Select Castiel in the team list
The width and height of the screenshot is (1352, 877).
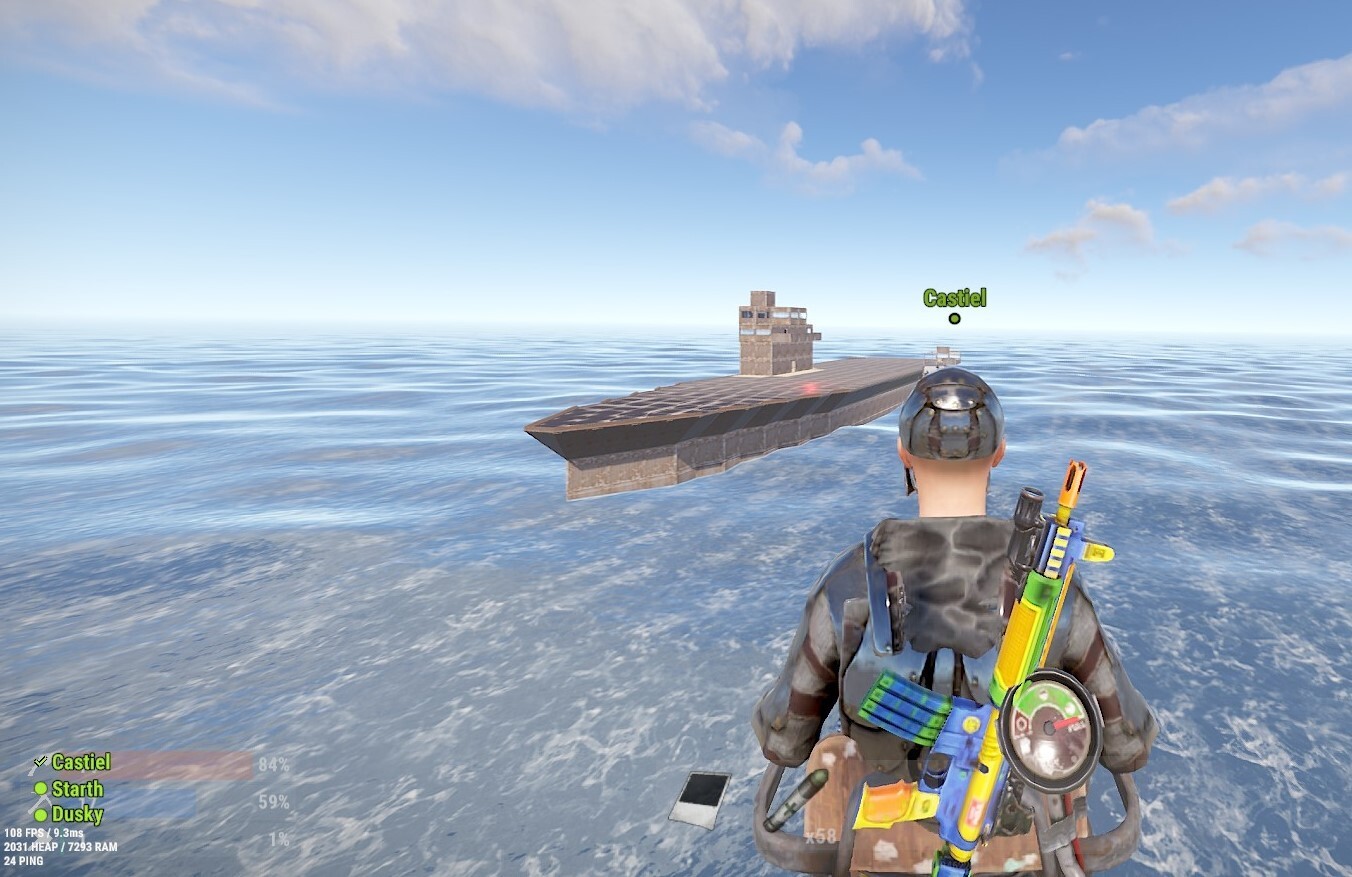(x=81, y=763)
